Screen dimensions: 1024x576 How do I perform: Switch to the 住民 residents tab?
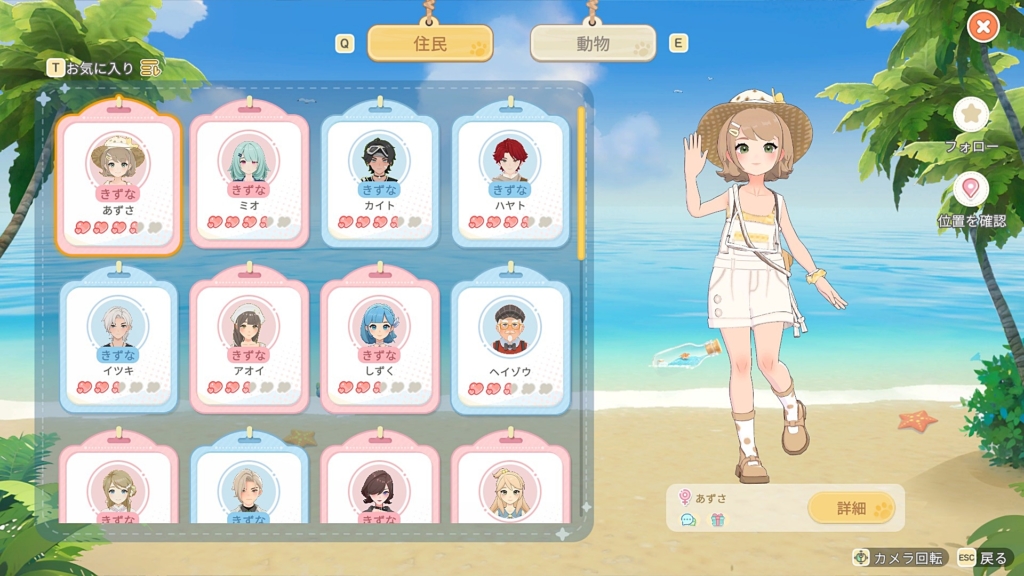click(429, 44)
